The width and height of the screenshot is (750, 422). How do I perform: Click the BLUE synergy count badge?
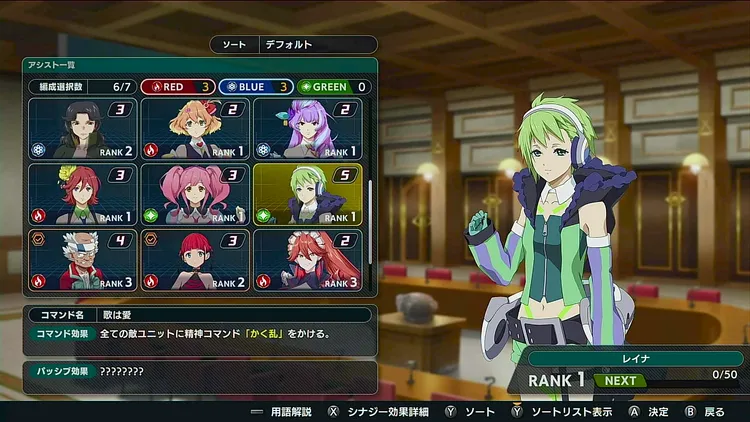coord(255,87)
